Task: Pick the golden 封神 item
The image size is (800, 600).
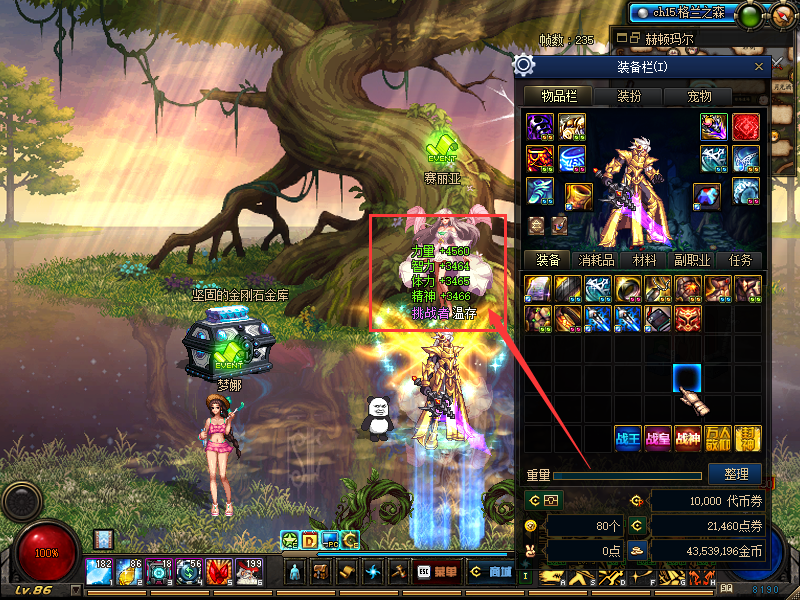Action: click(x=748, y=438)
